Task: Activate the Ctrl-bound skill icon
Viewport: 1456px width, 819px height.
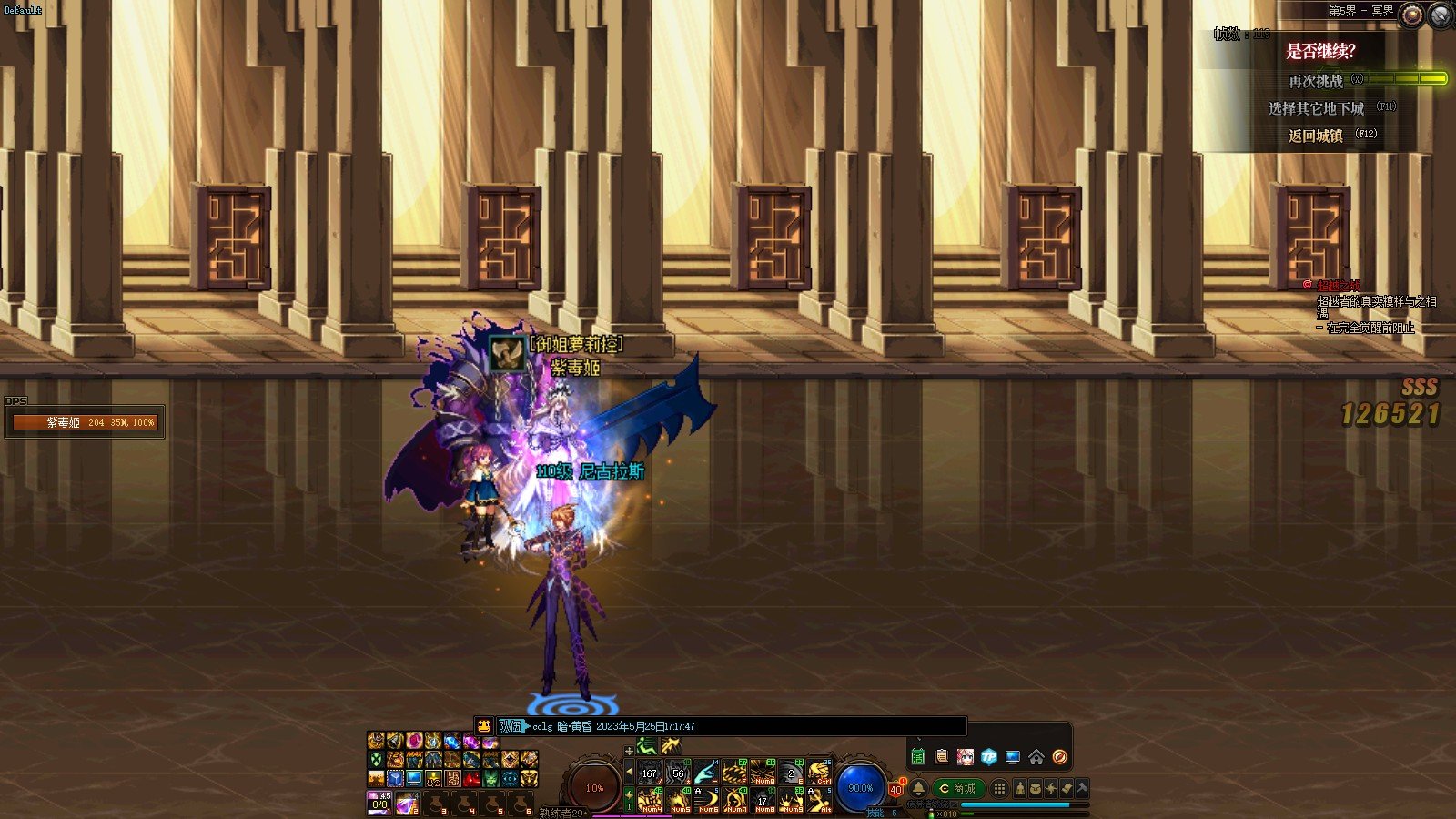Action: [x=821, y=773]
